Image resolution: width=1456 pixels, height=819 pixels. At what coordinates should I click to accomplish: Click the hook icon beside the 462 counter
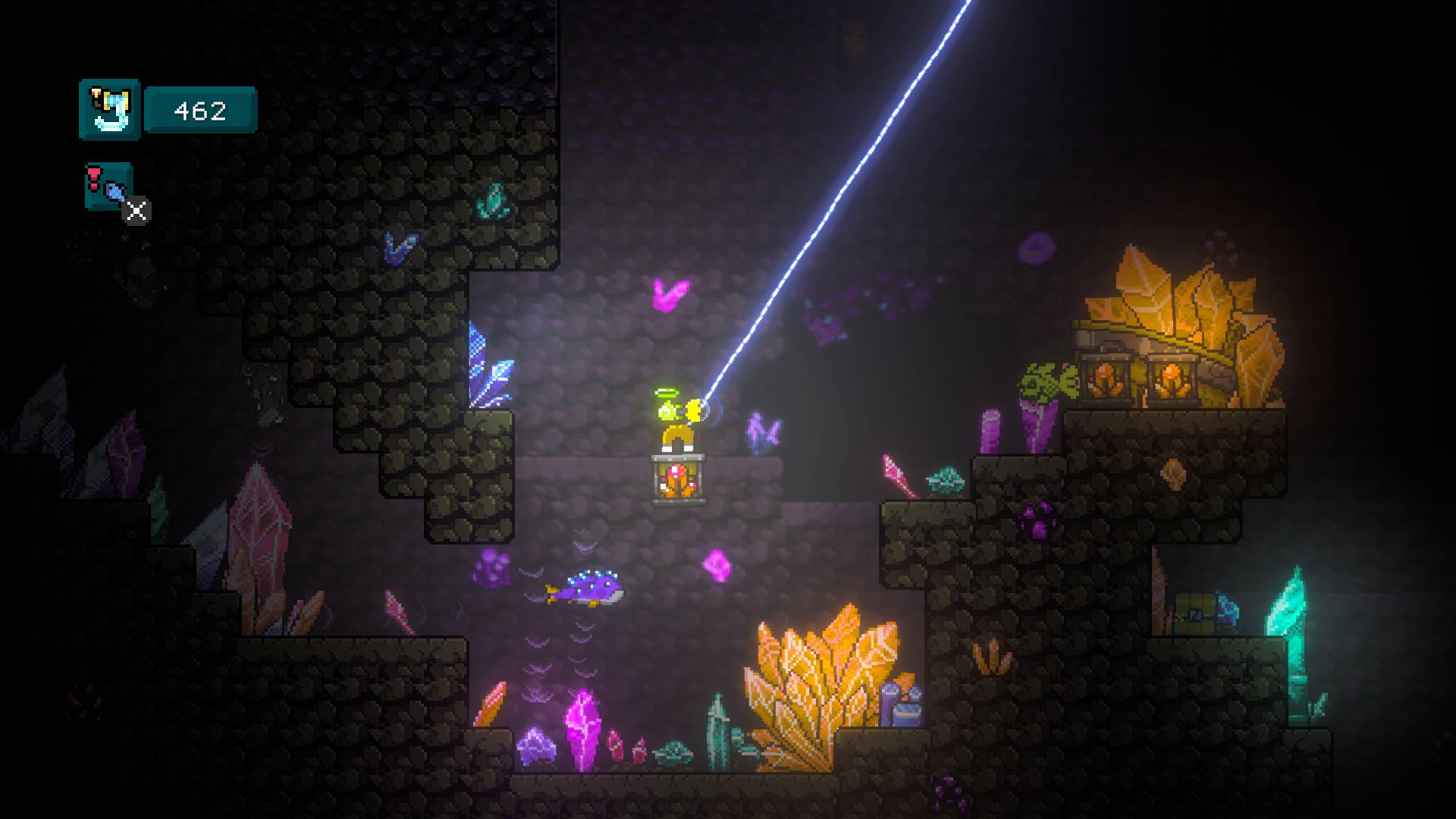[x=110, y=110]
